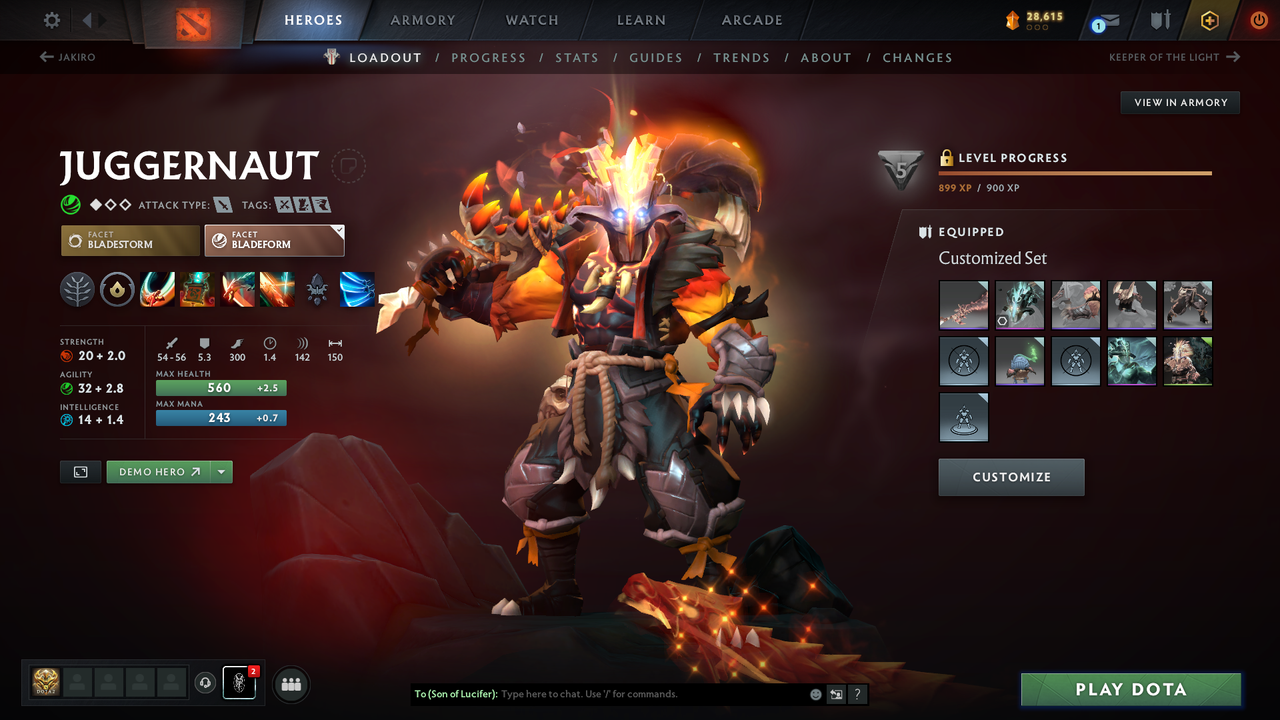Click the Level Progress XP bar
Screen dimensions: 1280x720
click(1075, 172)
